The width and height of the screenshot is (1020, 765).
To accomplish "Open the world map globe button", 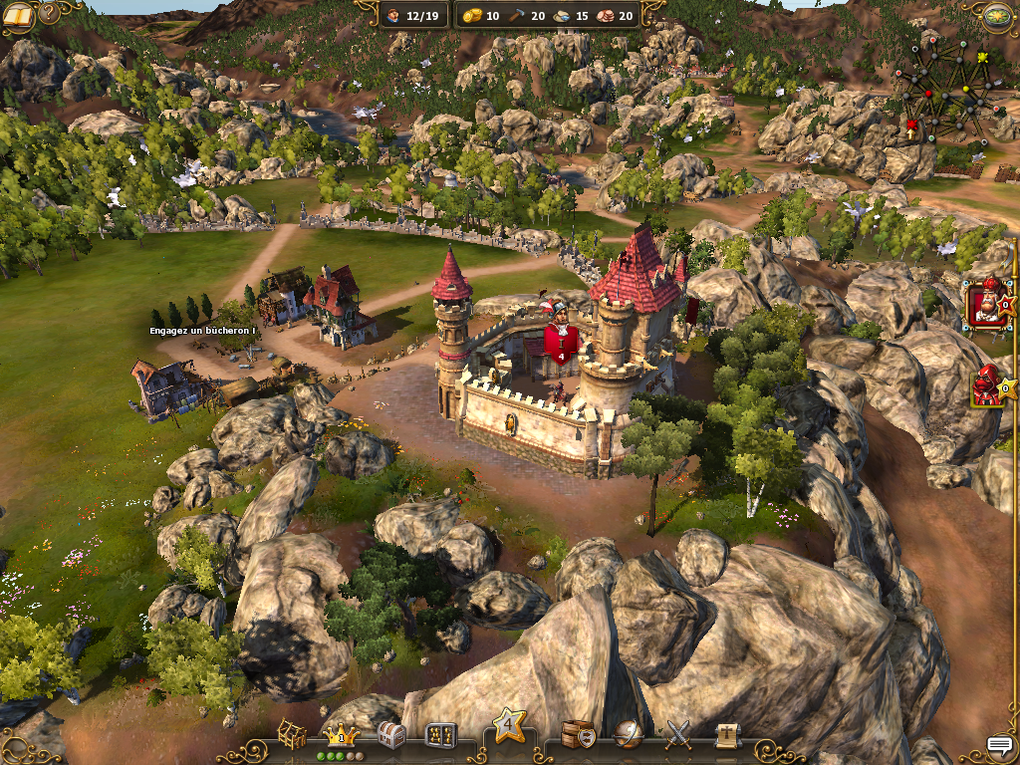I will click(998, 16).
